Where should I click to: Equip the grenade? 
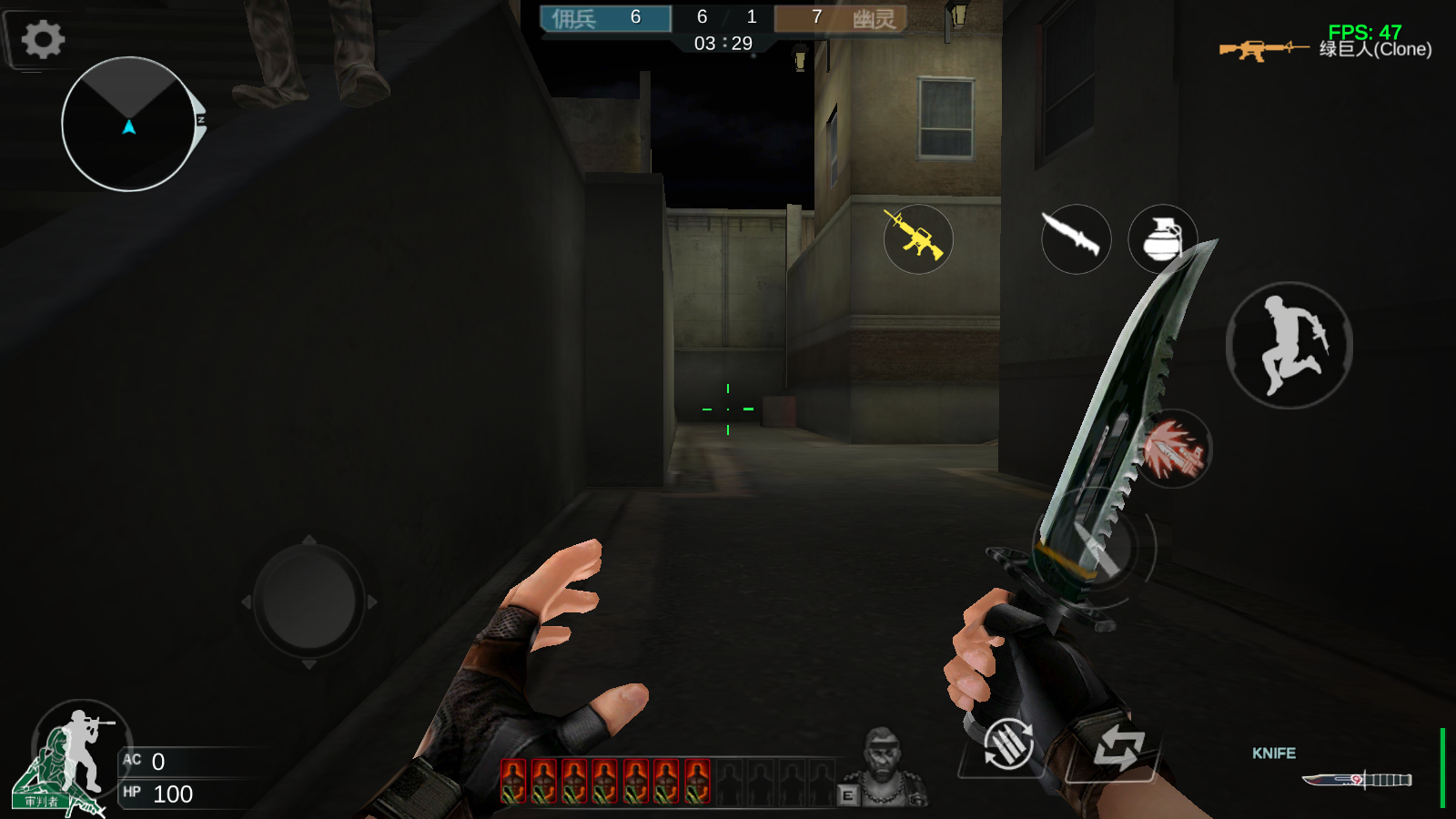pos(1162,238)
